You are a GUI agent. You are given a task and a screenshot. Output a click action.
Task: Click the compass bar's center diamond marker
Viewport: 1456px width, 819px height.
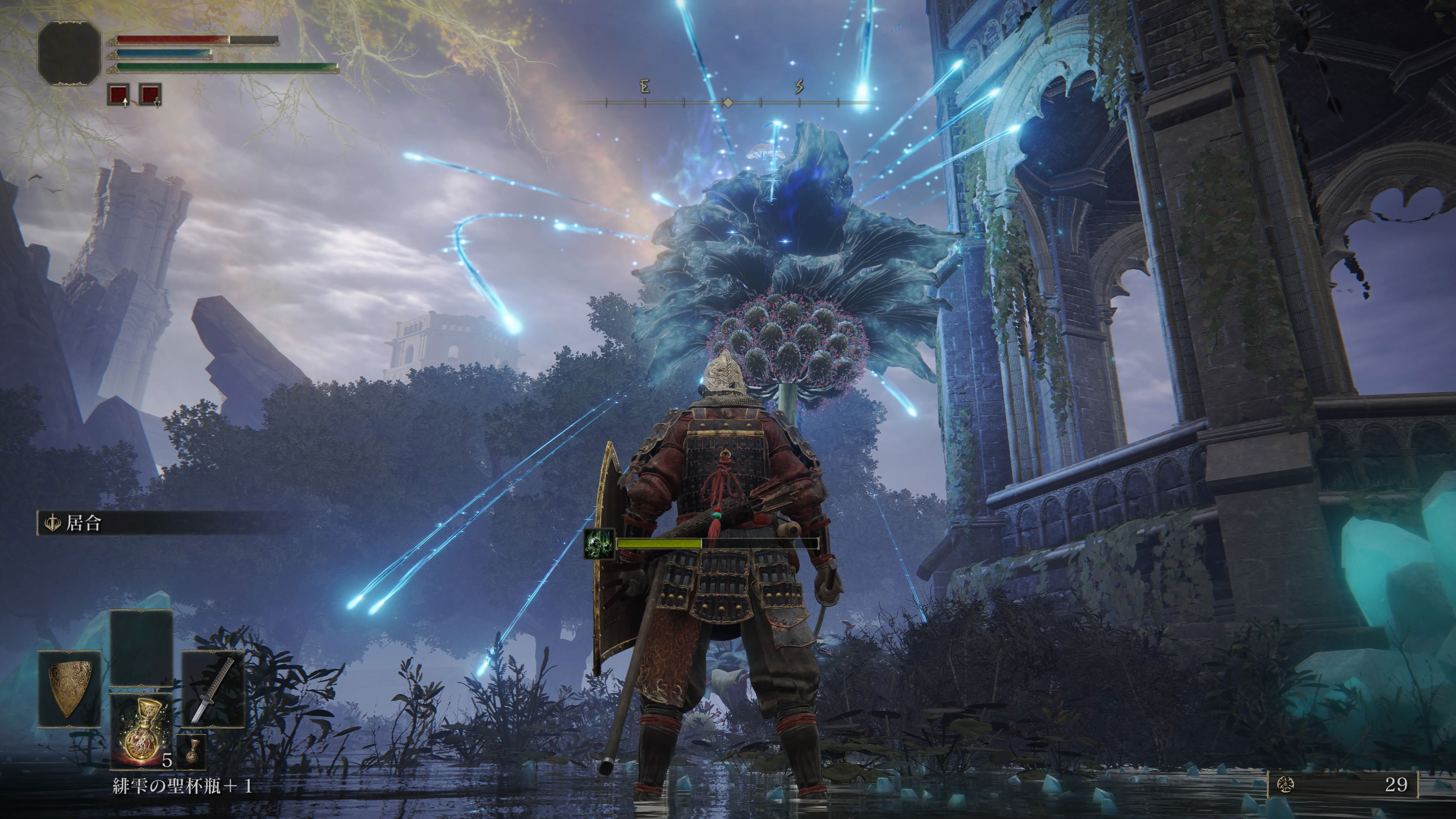pyautogui.click(x=728, y=103)
